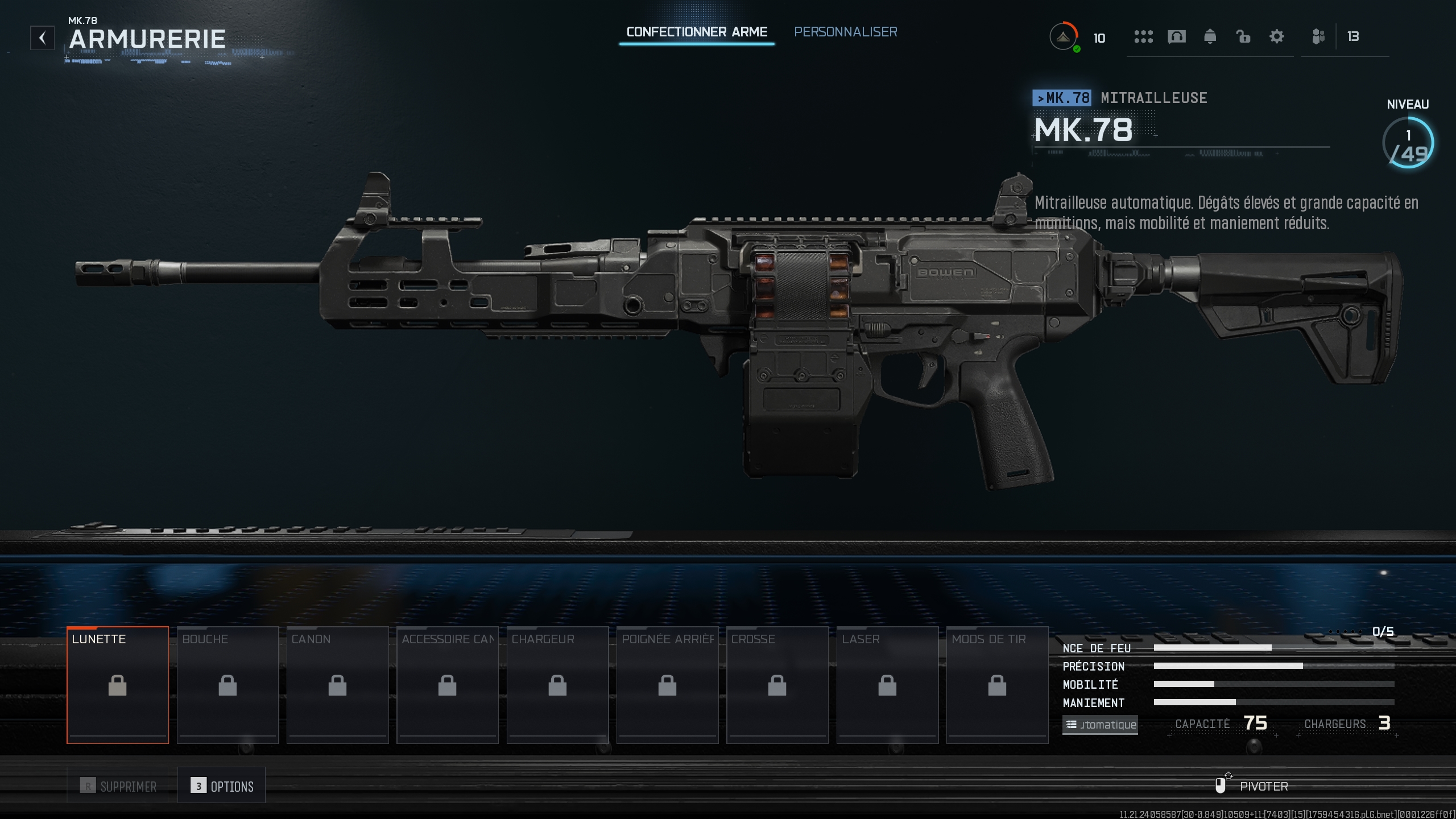Screen dimensions: 1456x819
Task: Select the locked LUNETTE attachment slot
Action: 117,684
